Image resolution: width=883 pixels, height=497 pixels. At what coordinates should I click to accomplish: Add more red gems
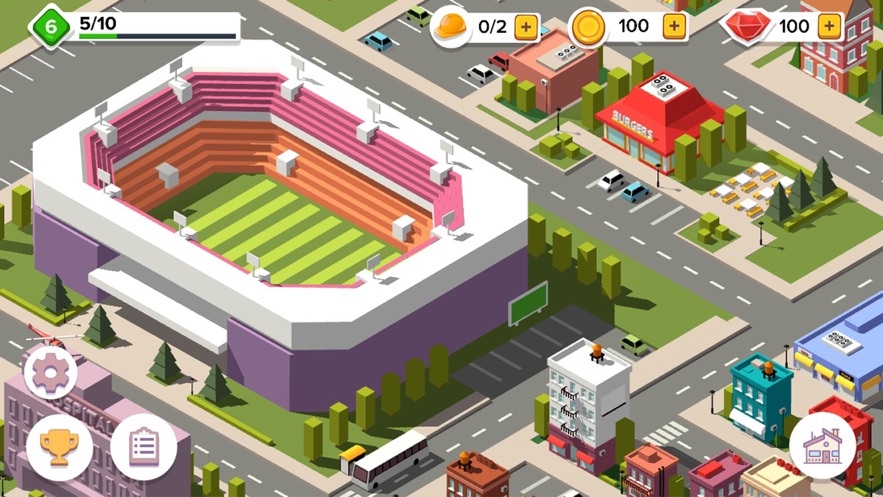(829, 27)
